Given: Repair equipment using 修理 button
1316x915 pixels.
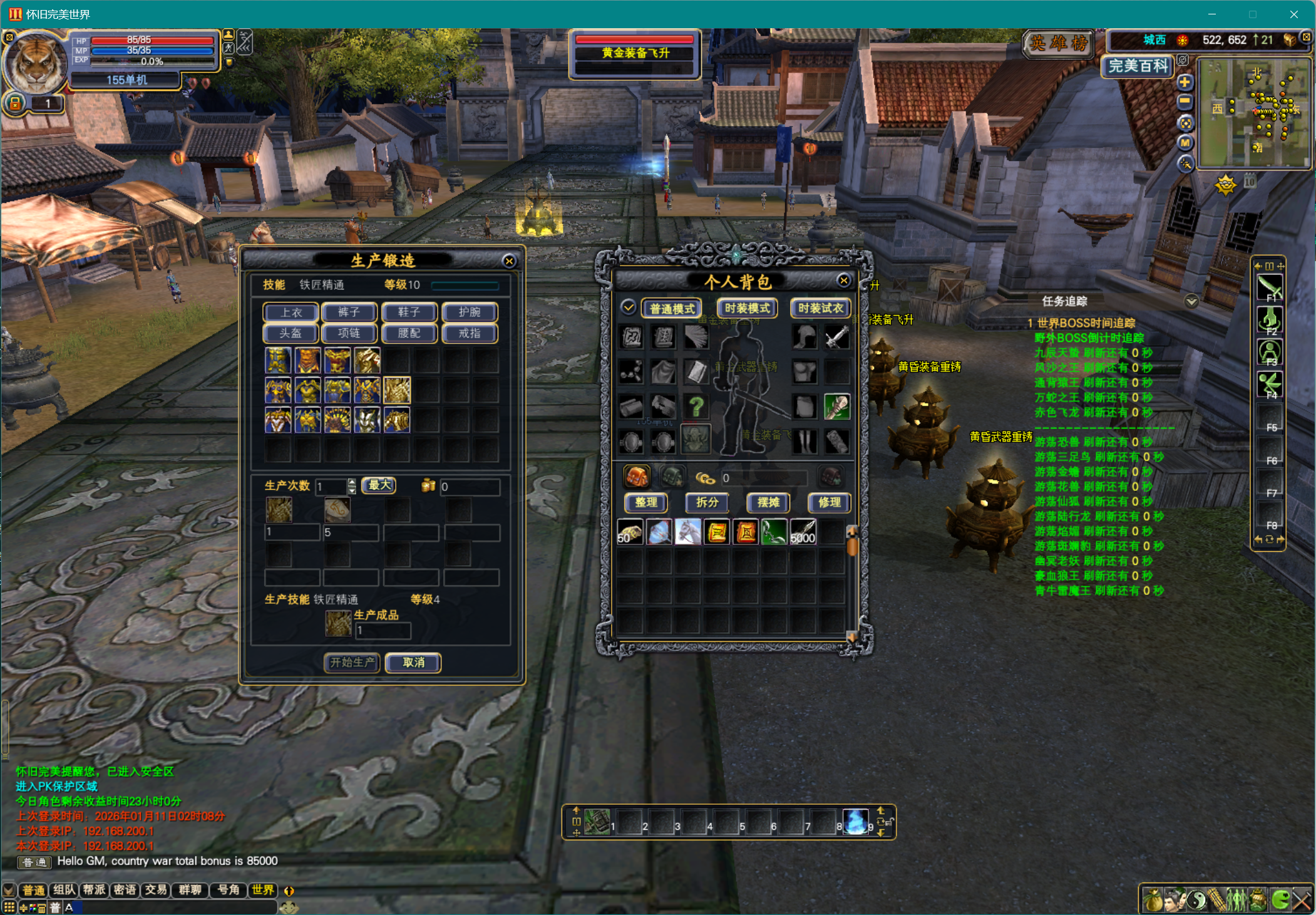Looking at the screenshot, I should coord(829,502).
